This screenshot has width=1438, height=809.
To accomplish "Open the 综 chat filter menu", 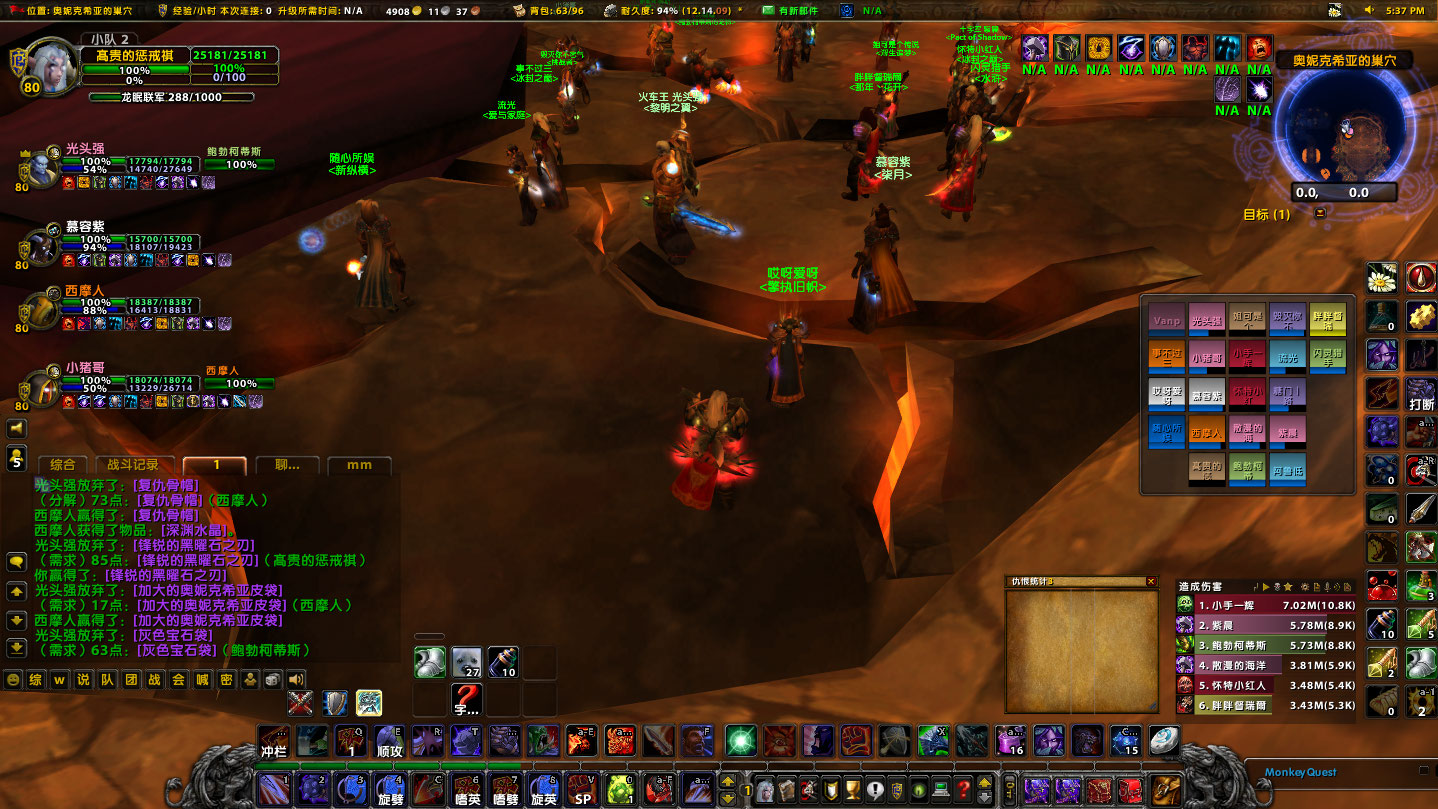I will (x=36, y=679).
